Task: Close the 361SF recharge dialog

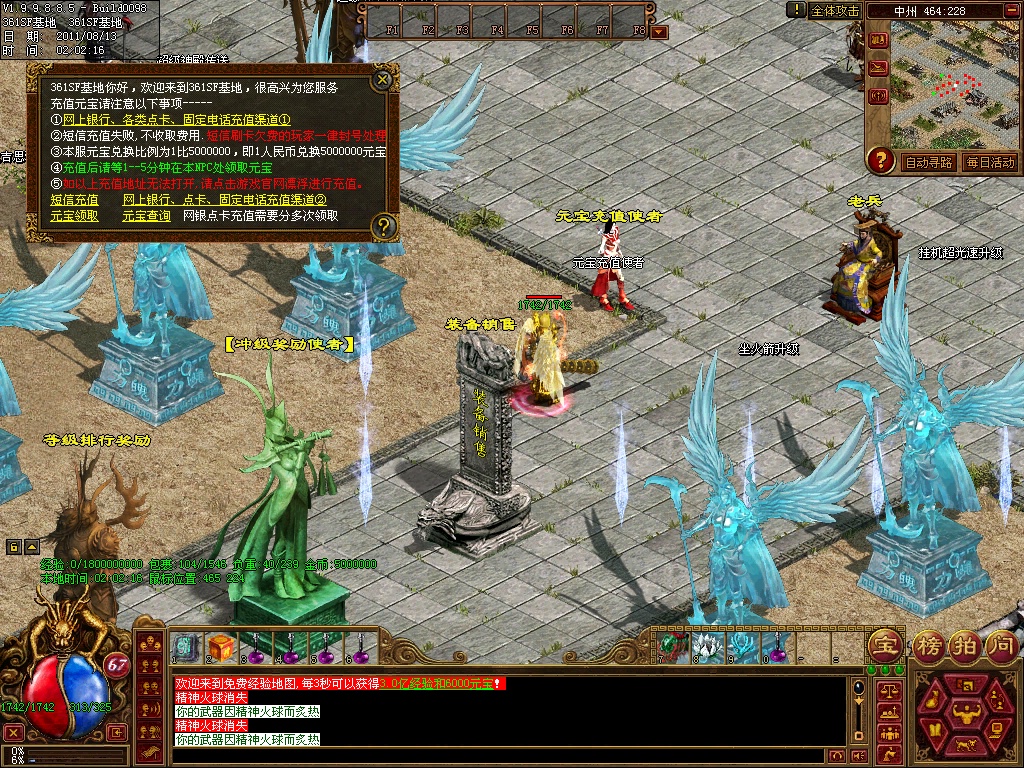Action: pyautogui.click(x=382, y=79)
